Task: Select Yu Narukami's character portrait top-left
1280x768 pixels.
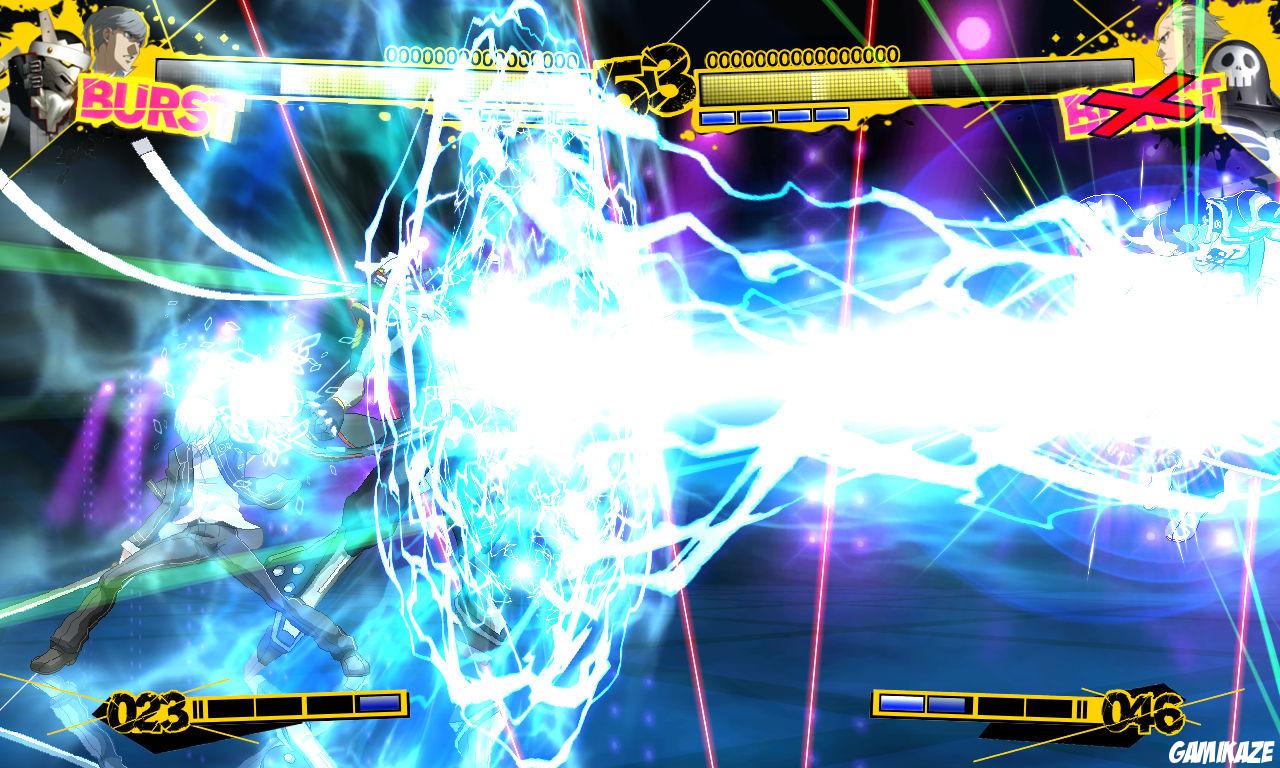Action: click(x=118, y=35)
